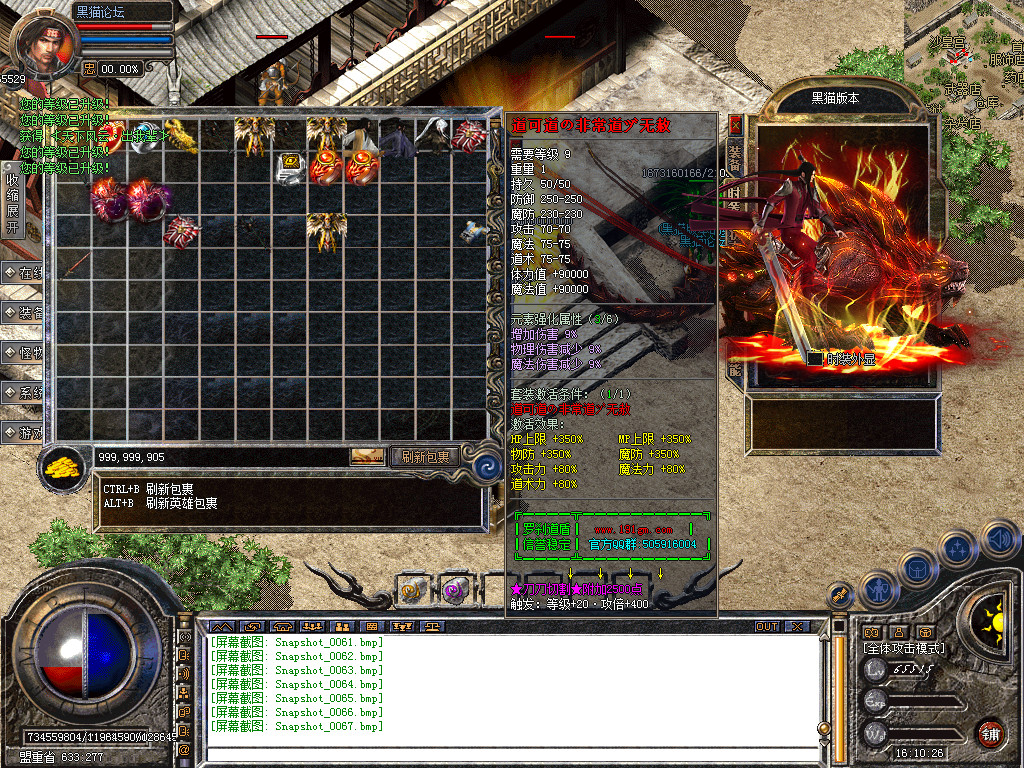
Task: Toggle the 时装外显 fashion display checkbox
Action: point(815,359)
